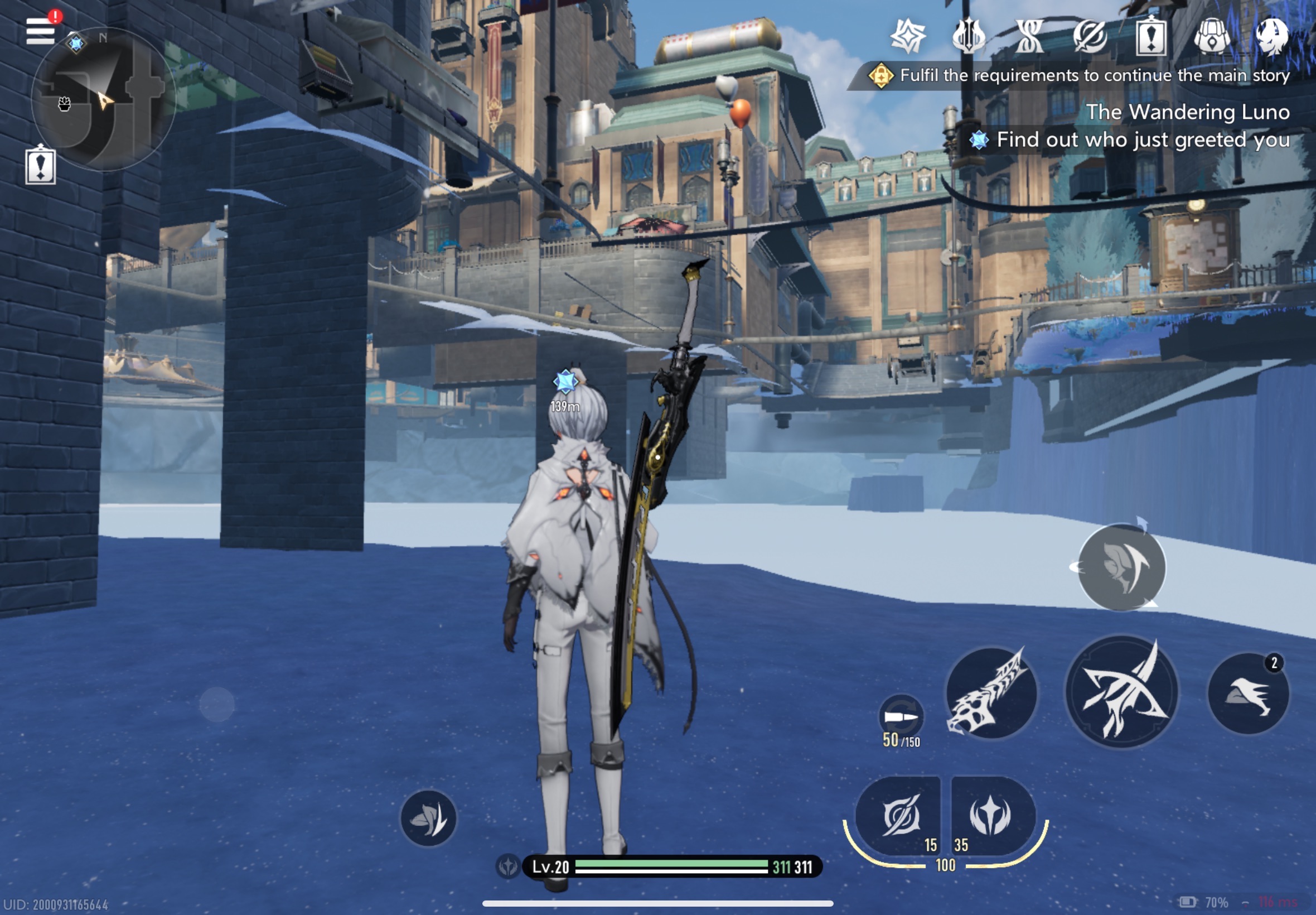The height and width of the screenshot is (915, 1316).
Task: Open the backpack inventory icon
Action: point(1212,36)
